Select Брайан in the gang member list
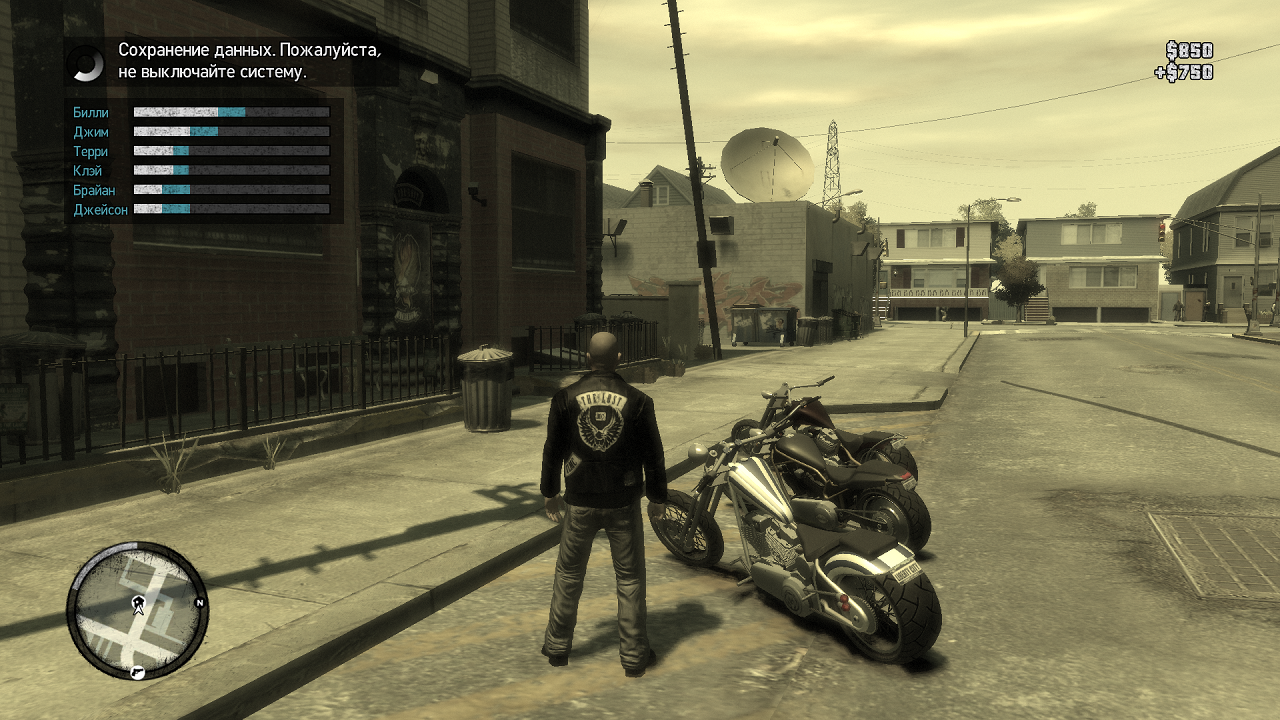 [x=94, y=190]
